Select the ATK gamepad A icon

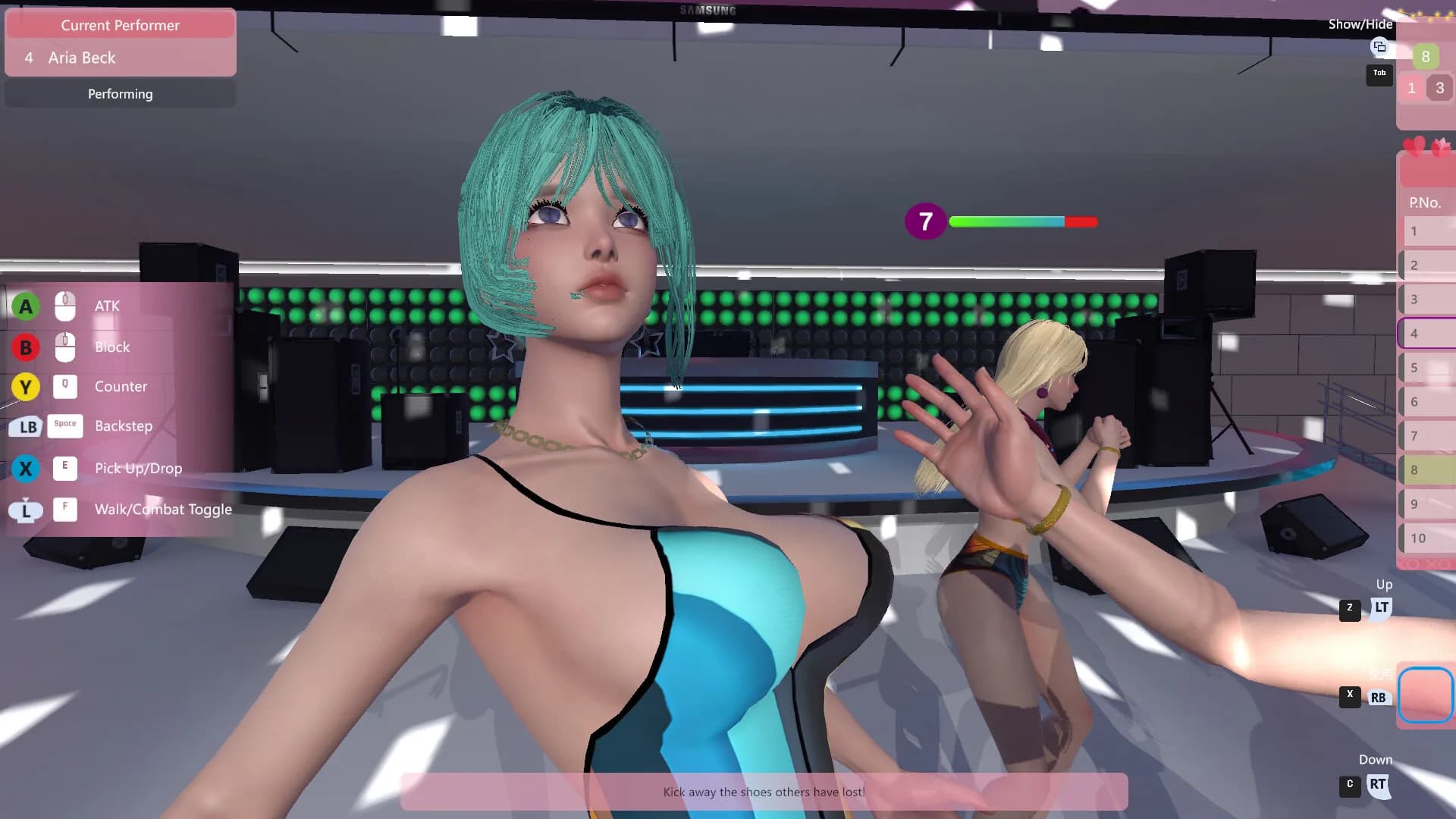coord(26,306)
